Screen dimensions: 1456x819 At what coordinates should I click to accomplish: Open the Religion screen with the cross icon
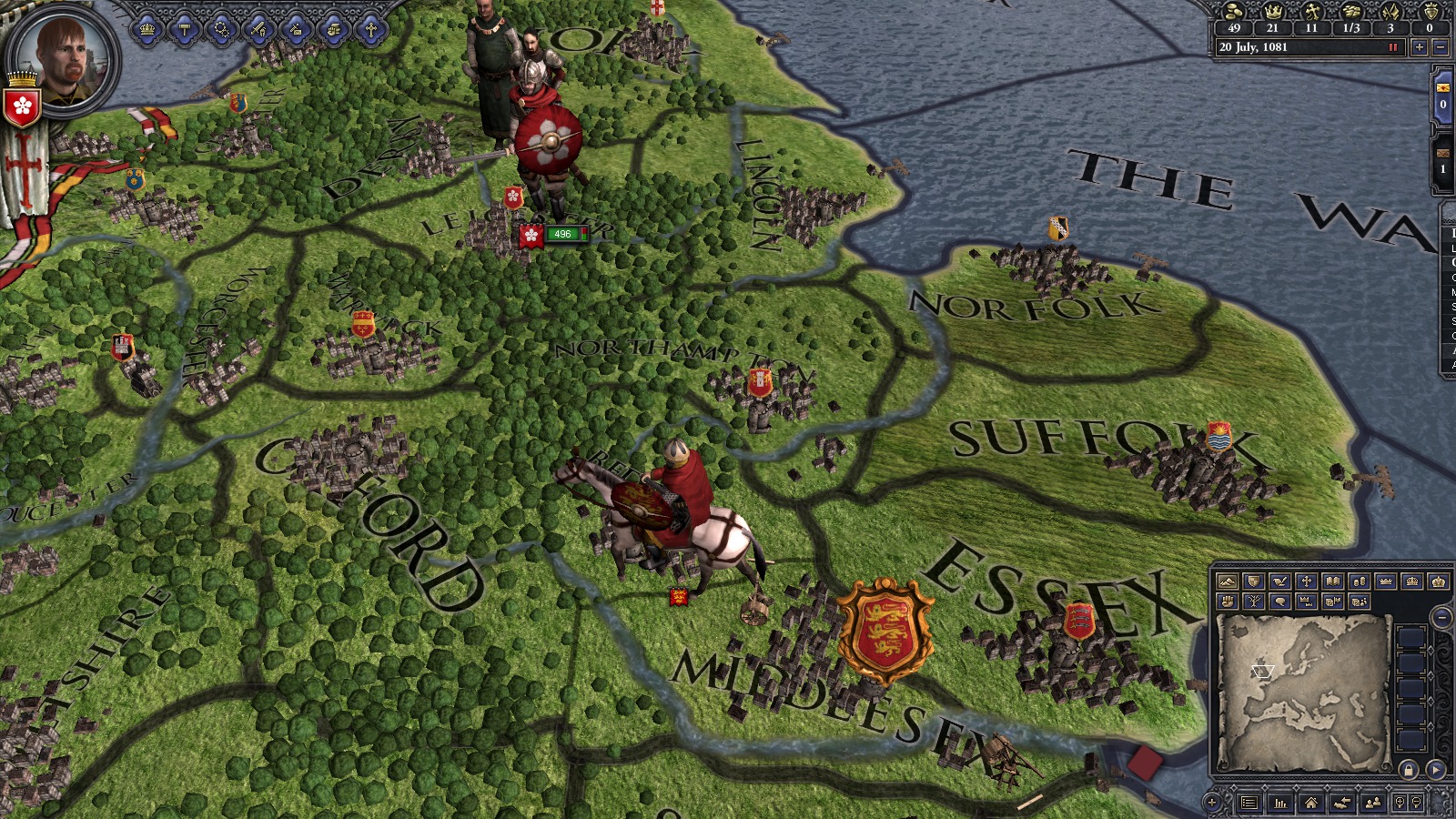pos(371,29)
